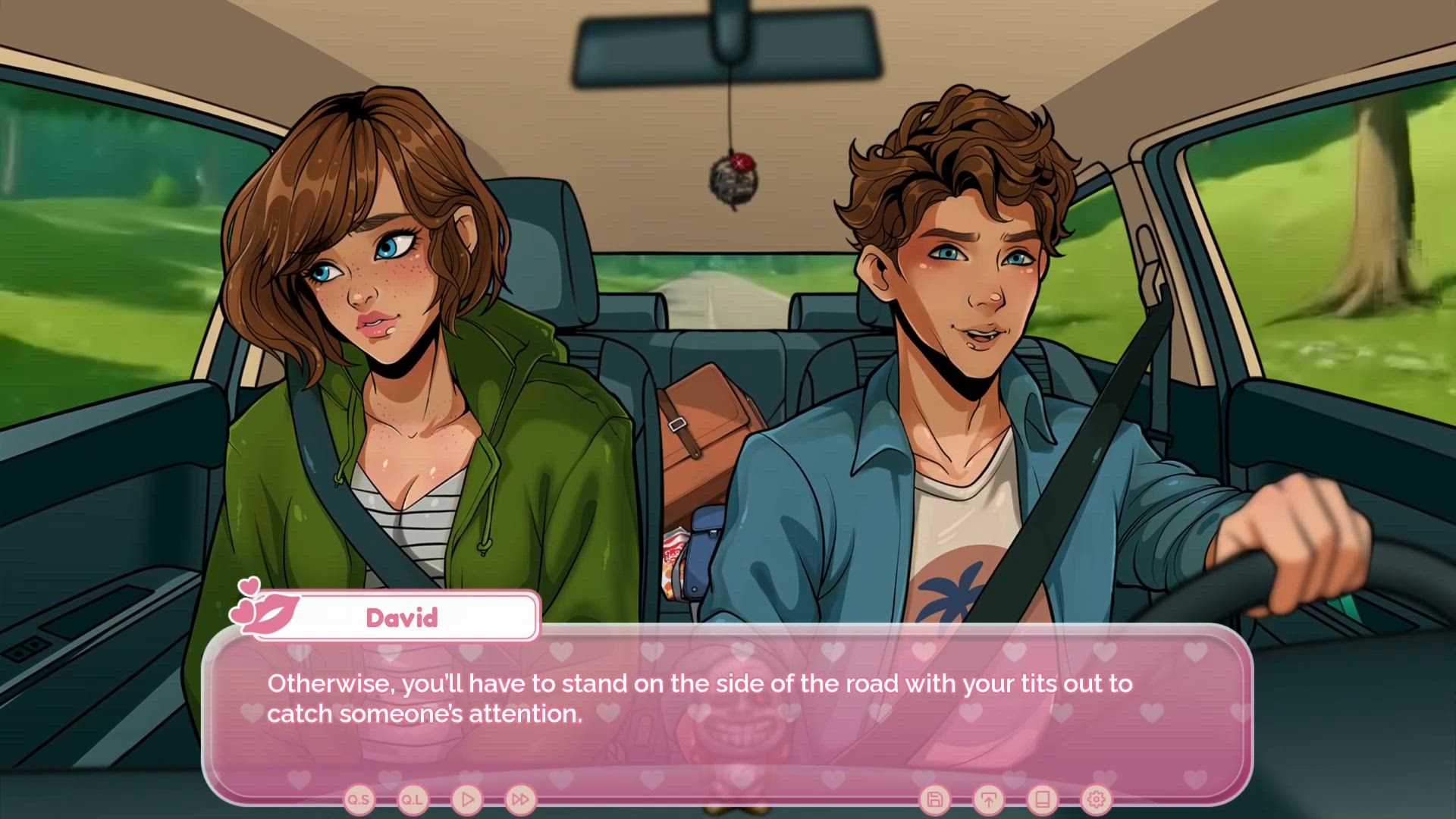The height and width of the screenshot is (819, 1456).
Task: Open the load menu via upload arrow icon
Action: (988, 799)
